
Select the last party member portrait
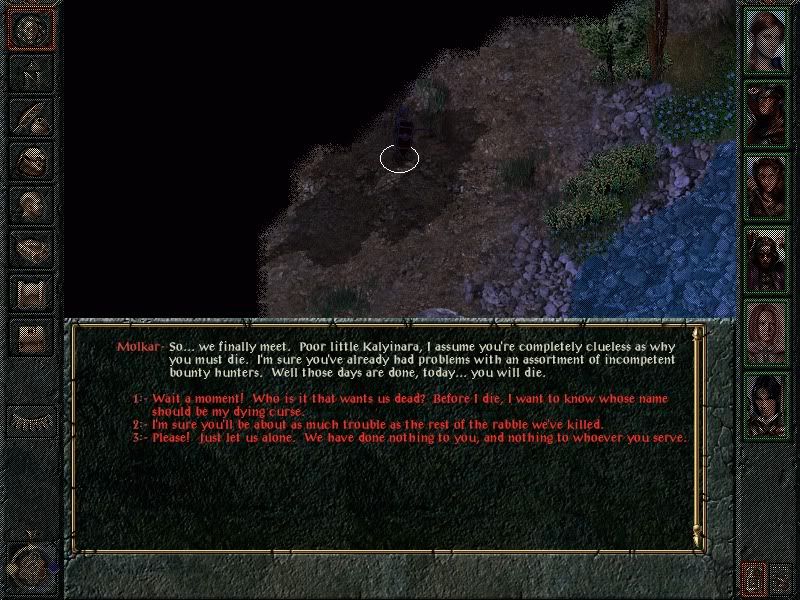click(x=765, y=403)
